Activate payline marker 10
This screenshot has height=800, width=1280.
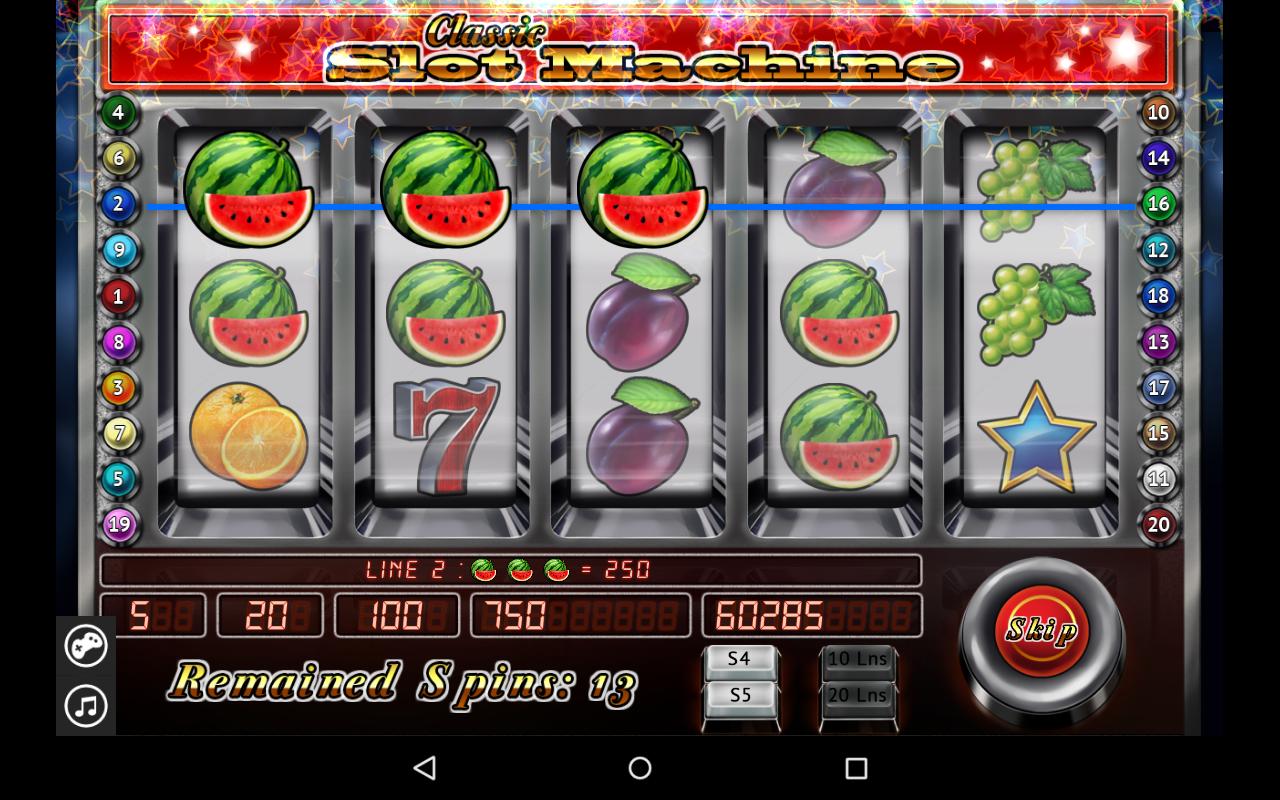pos(1158,112)
